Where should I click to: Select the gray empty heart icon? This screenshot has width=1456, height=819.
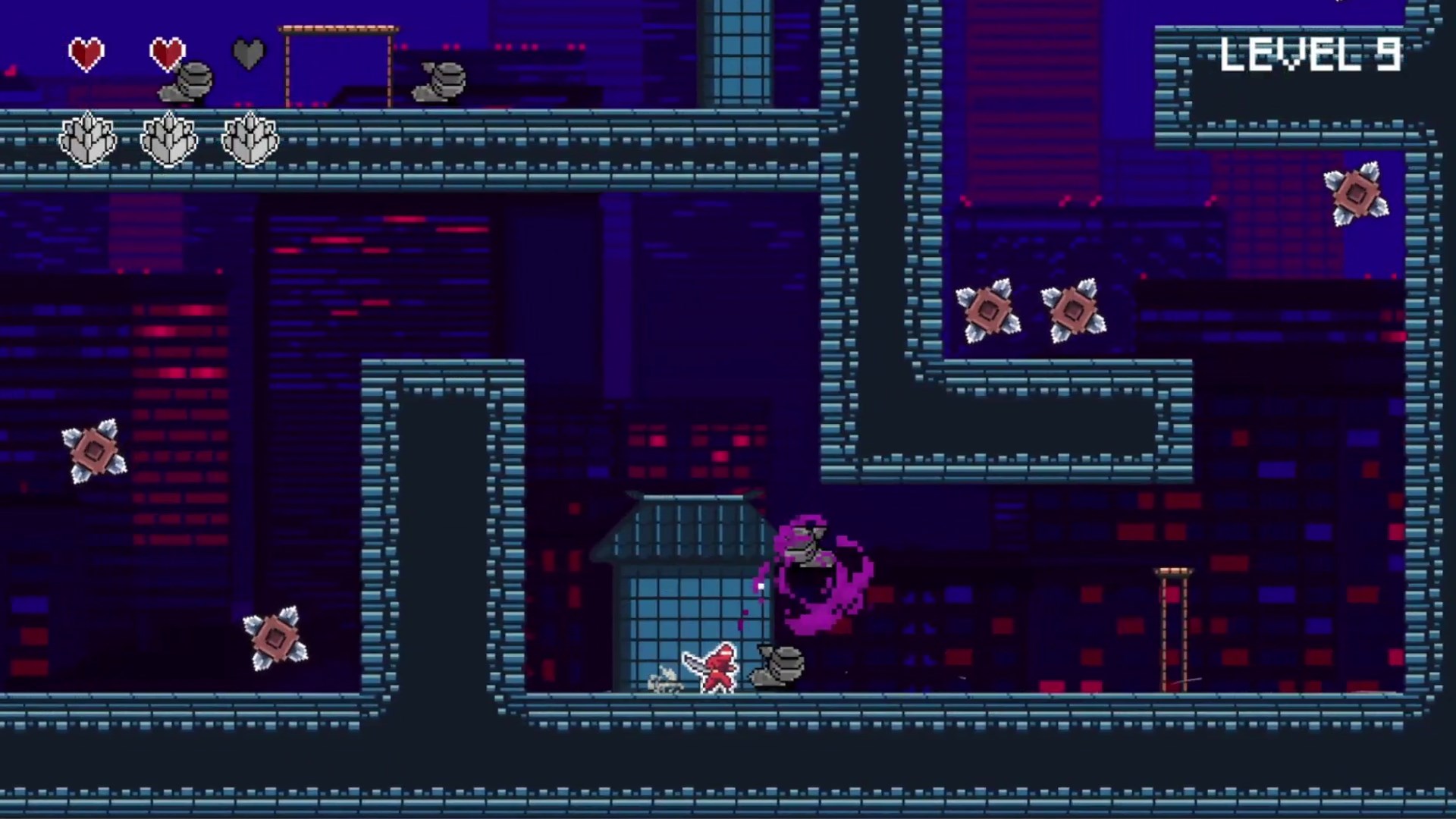[249, 53]
